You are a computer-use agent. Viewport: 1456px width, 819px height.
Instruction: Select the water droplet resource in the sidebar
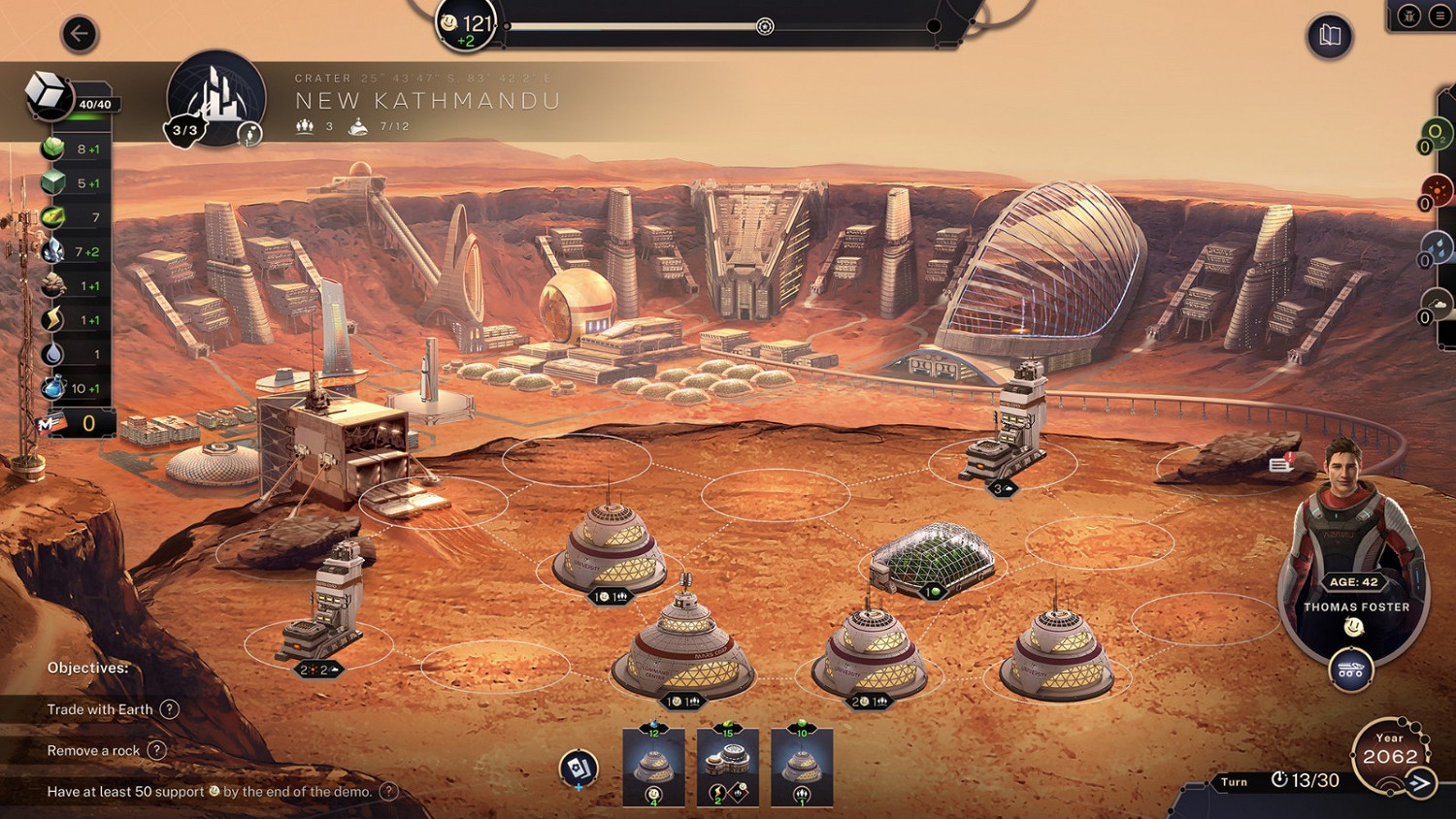53,353
